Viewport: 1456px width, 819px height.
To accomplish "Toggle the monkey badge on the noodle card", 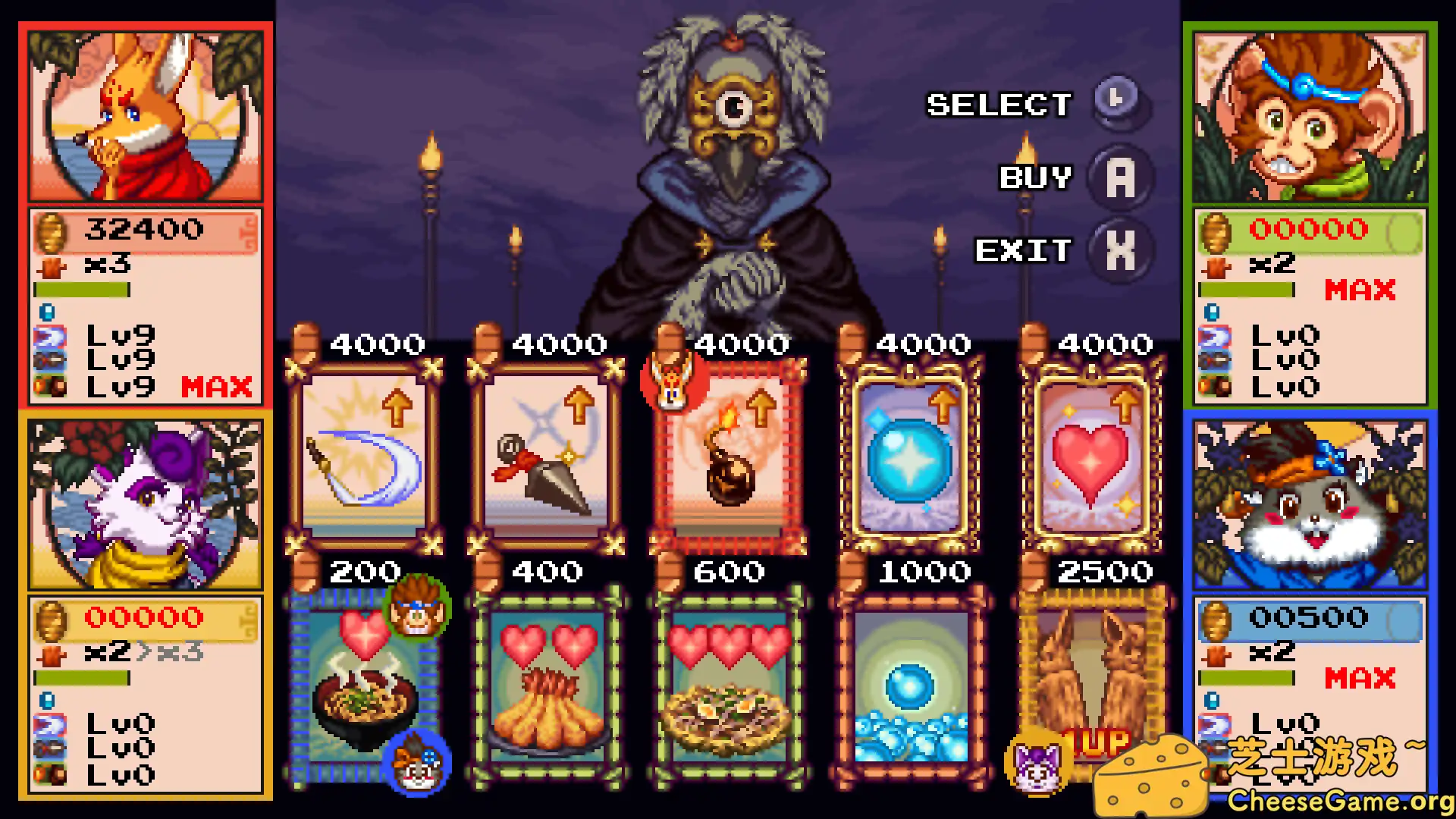I will click(418, 607).
